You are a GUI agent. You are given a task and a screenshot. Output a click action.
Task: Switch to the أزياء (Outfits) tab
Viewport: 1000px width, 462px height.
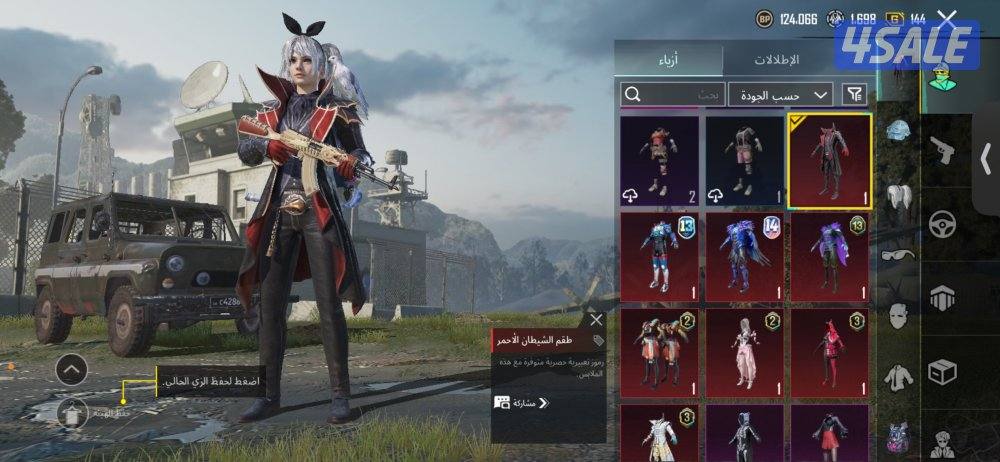(x=668, y=59)
